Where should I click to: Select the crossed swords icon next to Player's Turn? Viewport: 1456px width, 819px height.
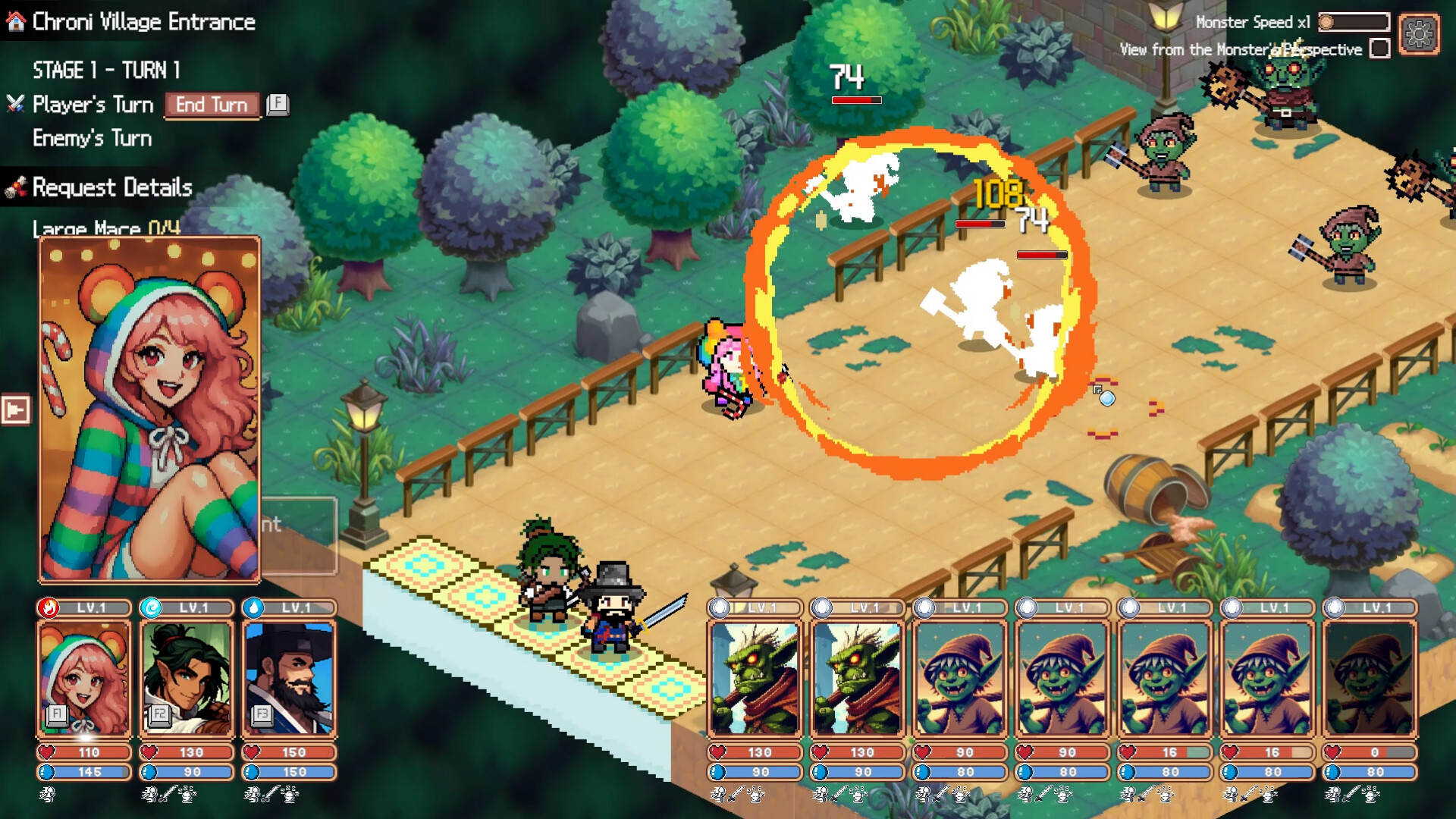[14, 104]
